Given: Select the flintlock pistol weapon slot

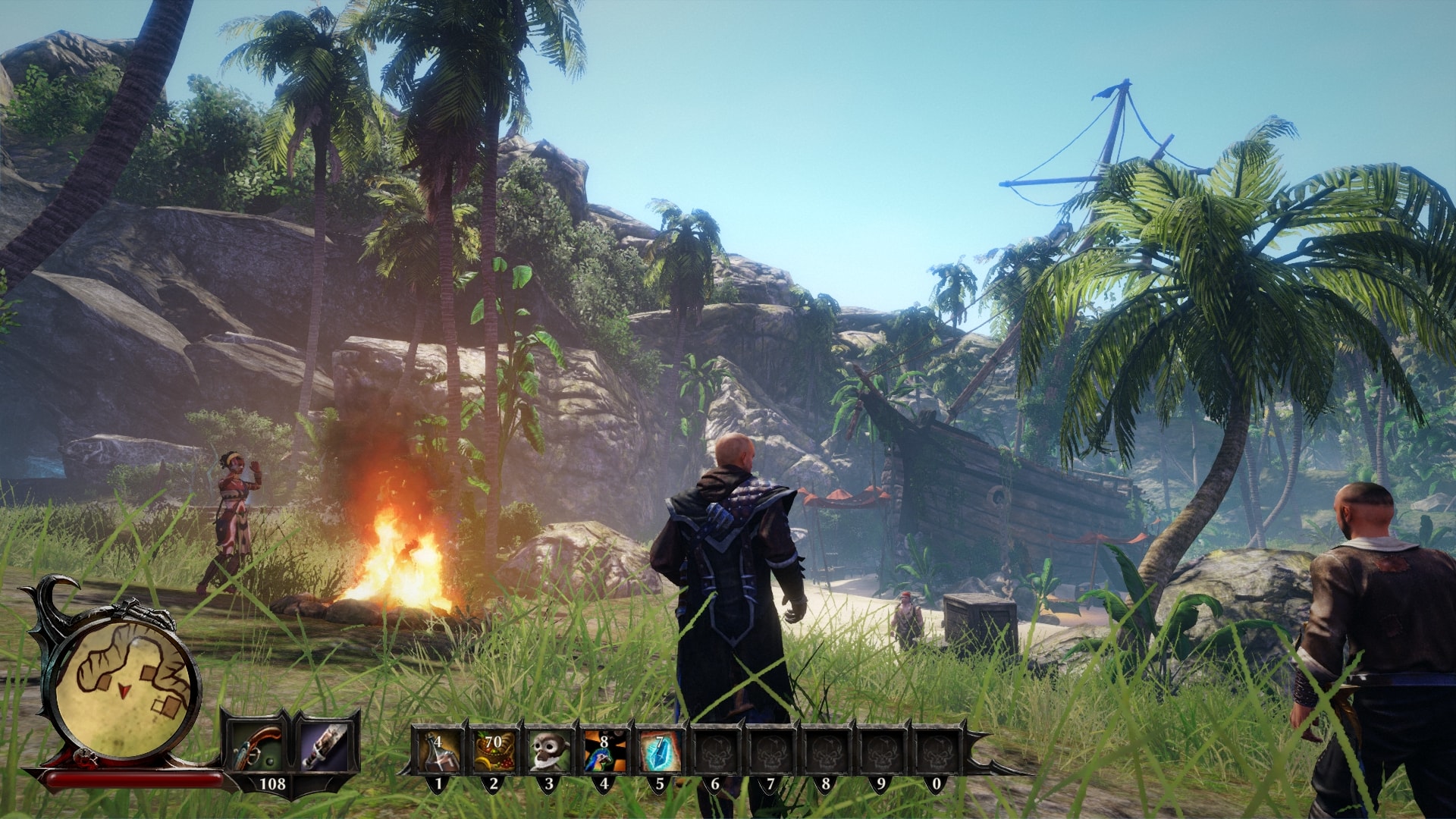Looking at the screenshot, I should [x=256, y=745].
